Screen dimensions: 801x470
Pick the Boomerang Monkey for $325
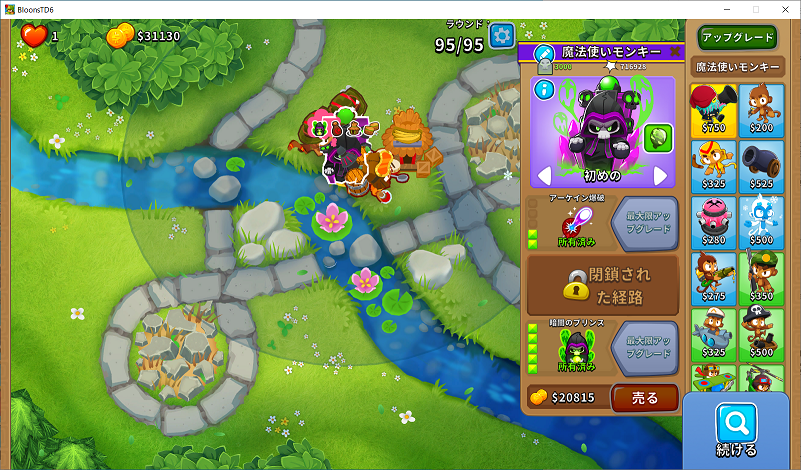point(714,166)
